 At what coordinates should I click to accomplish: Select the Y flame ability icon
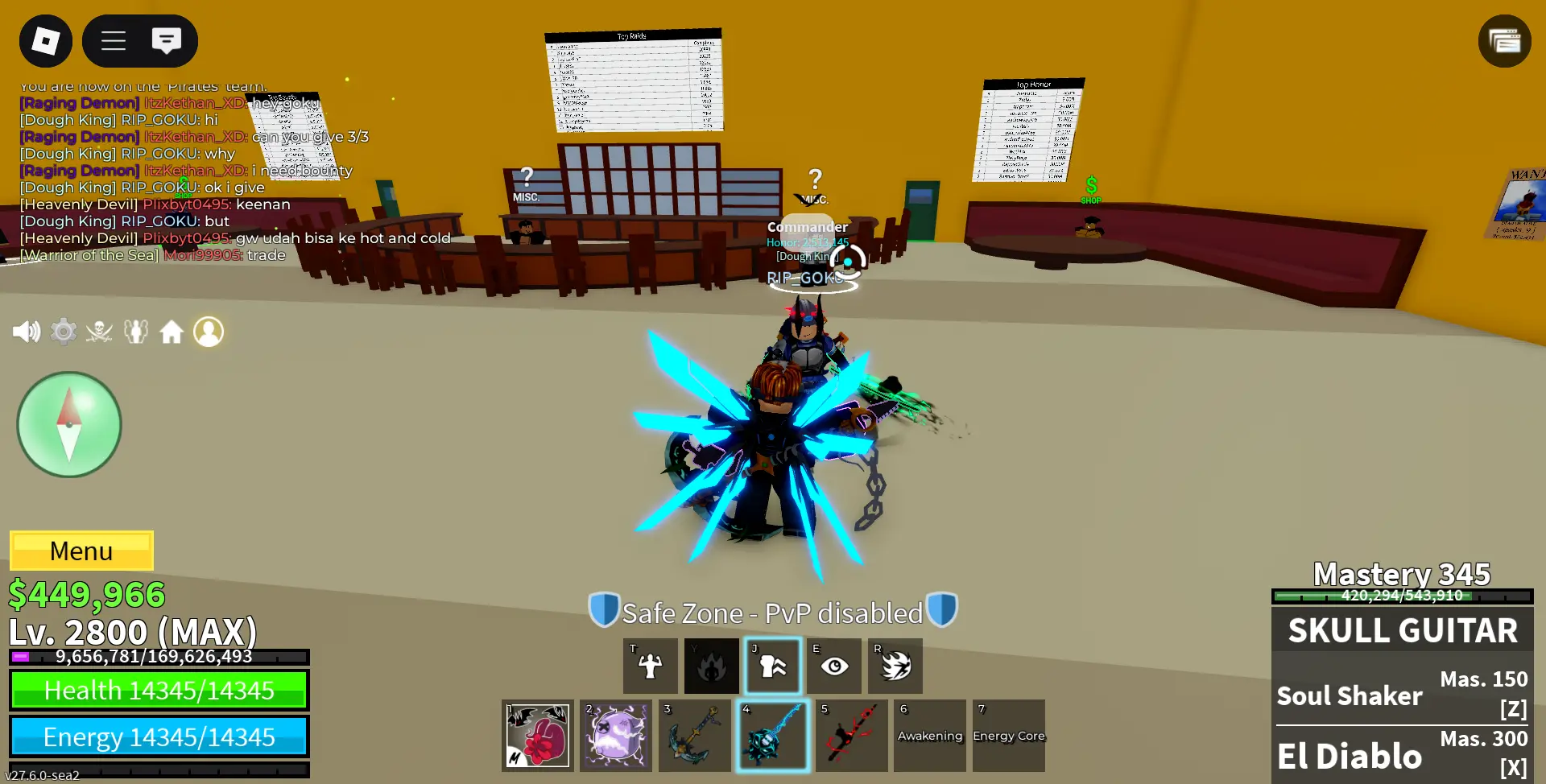point(711,666)
